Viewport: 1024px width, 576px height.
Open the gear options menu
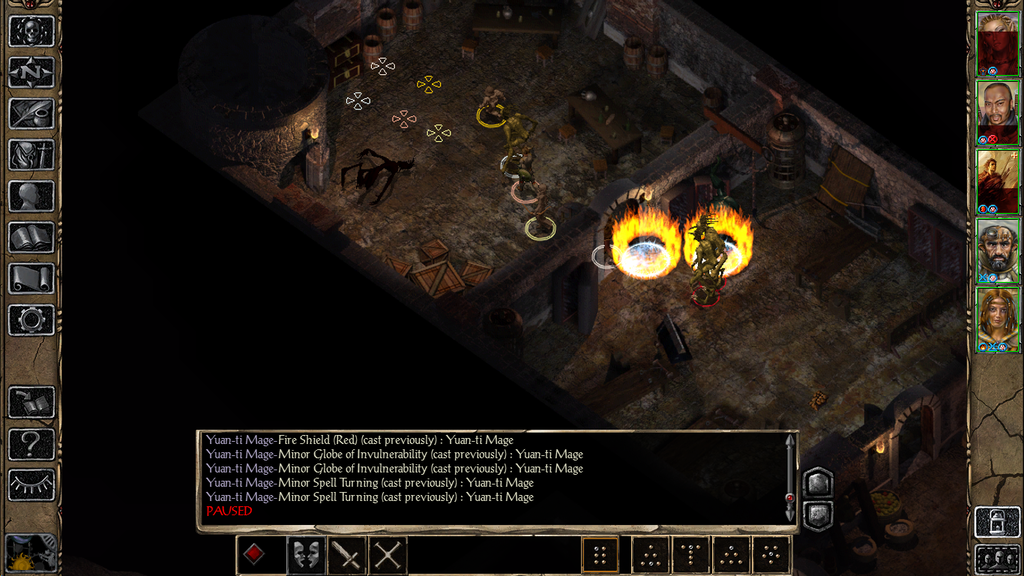point(31,320)
